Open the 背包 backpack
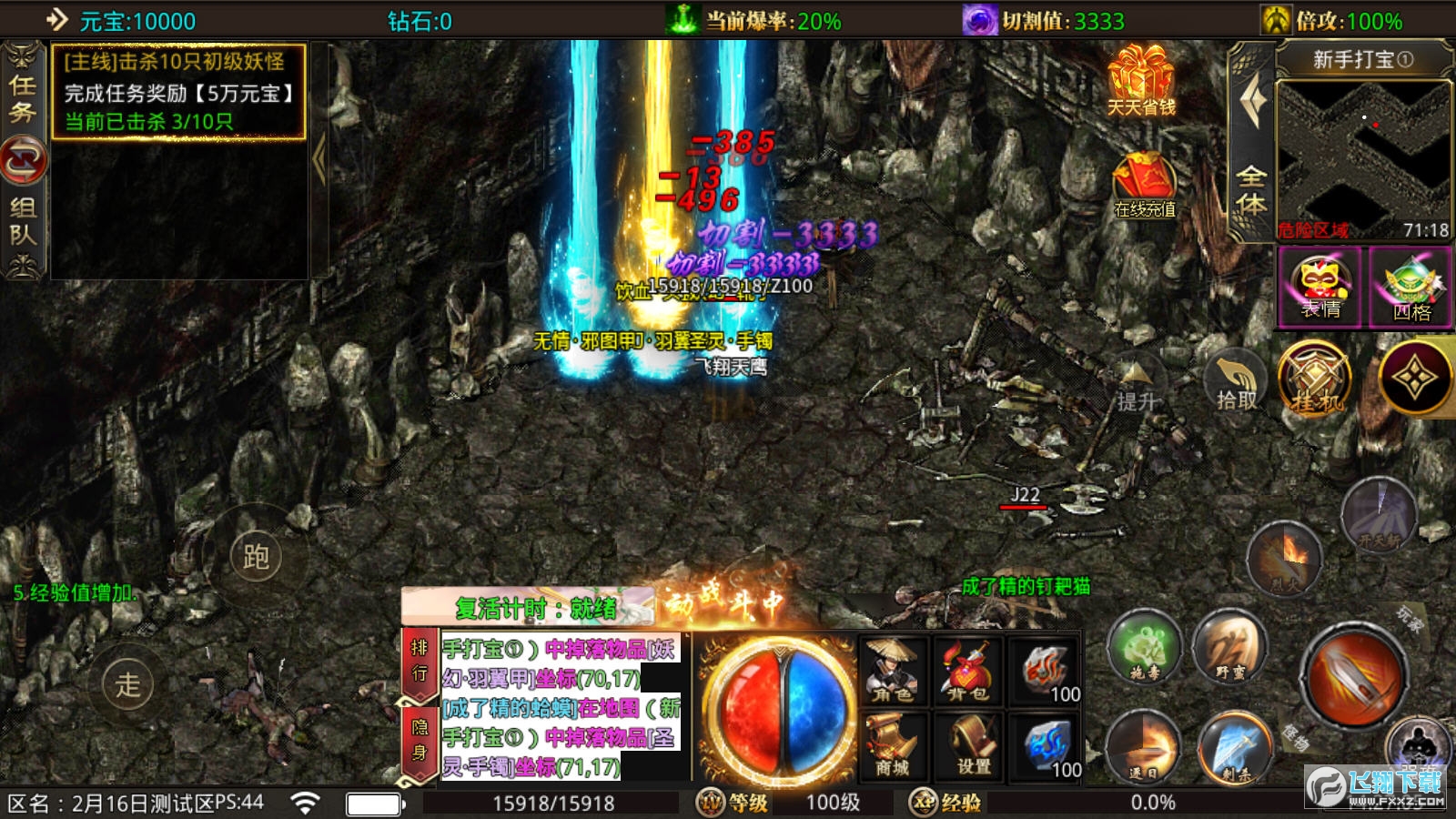 (x=967, y=672)
